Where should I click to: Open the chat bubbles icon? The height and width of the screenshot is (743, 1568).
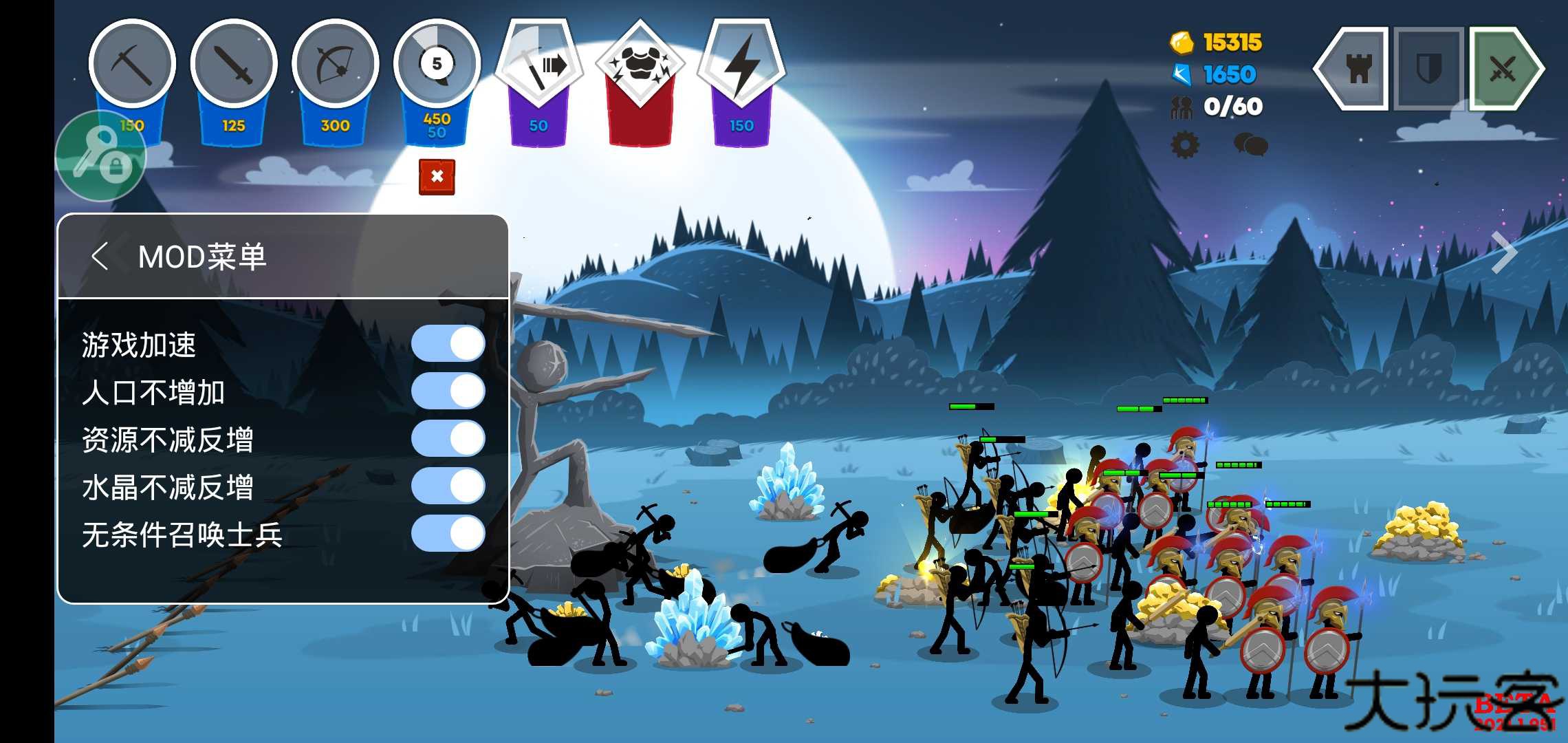[x=1250, y=144]
